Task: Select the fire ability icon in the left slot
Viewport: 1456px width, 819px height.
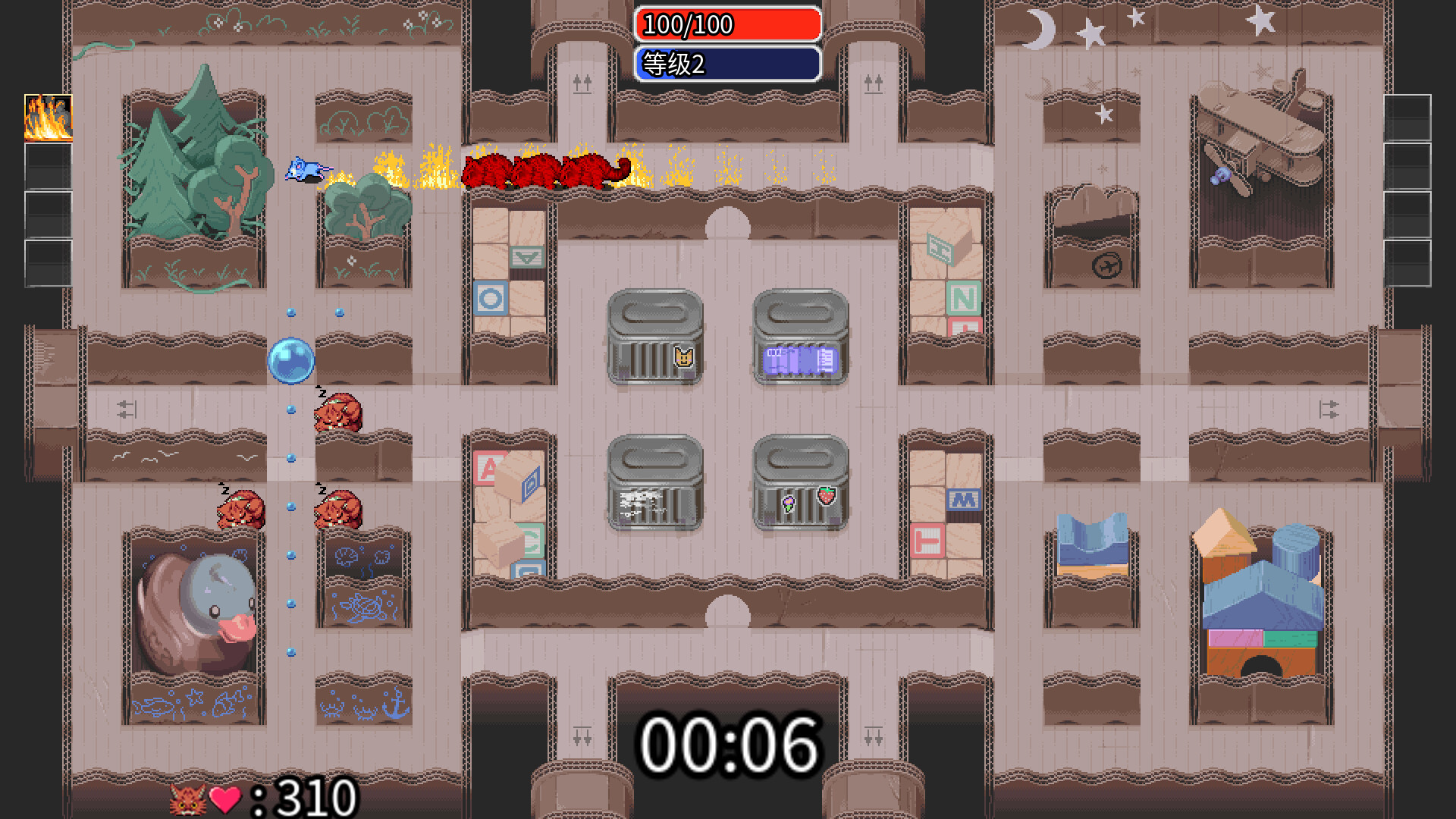Action: [x=48, y=119]
